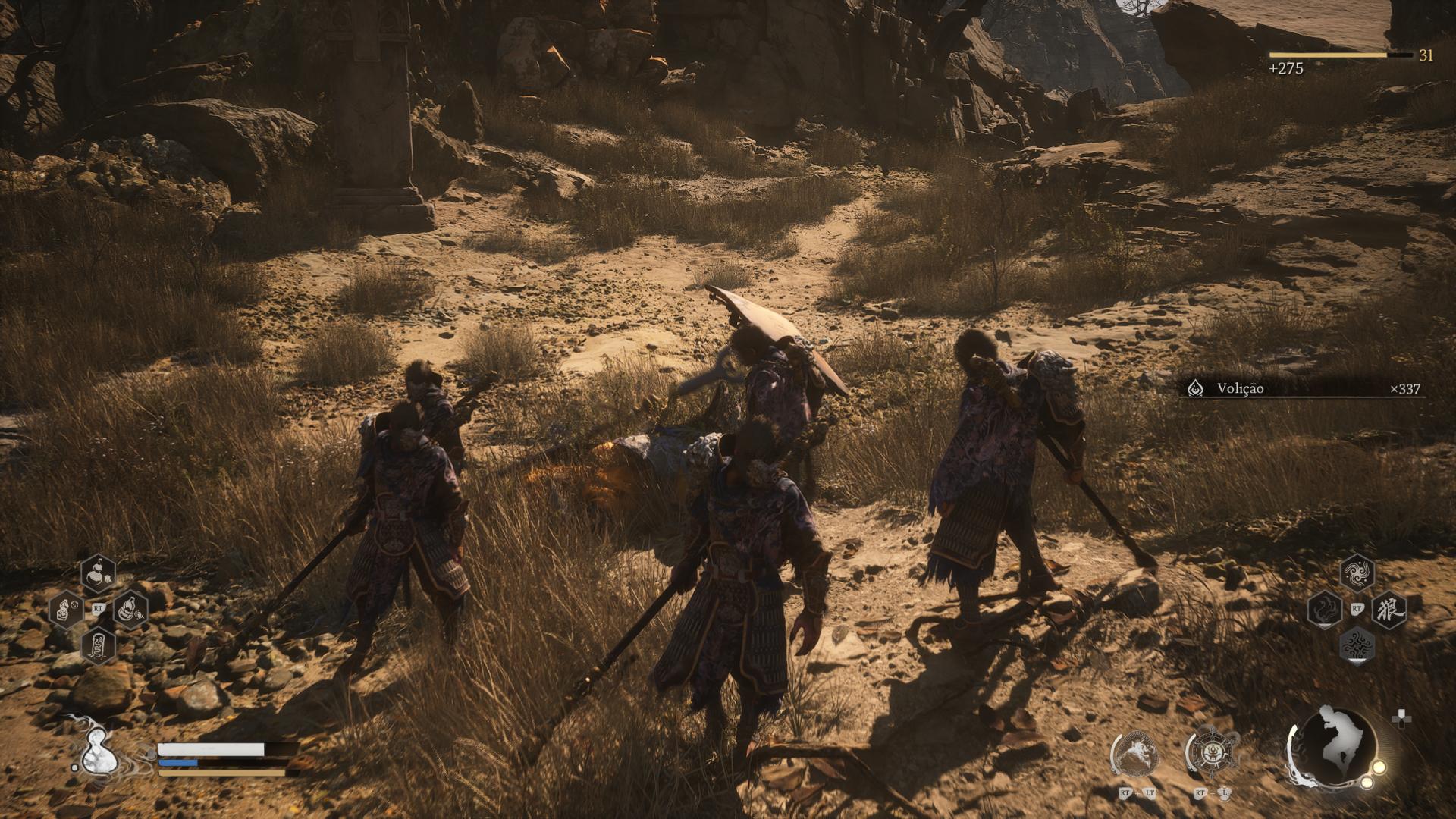Screen dimensions: 1456x819
Task: Use the medicine jar with pellet item
Action: point(66,609)
